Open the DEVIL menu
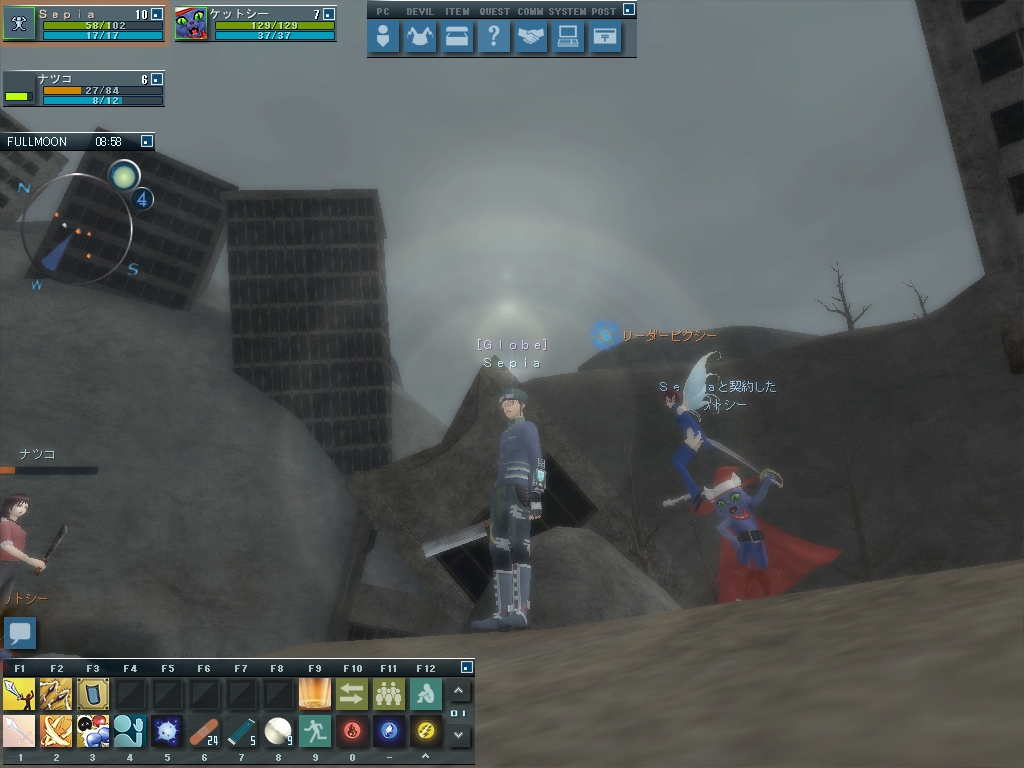The height and width of the screenshot is (768, 1024). pos(419,37)
